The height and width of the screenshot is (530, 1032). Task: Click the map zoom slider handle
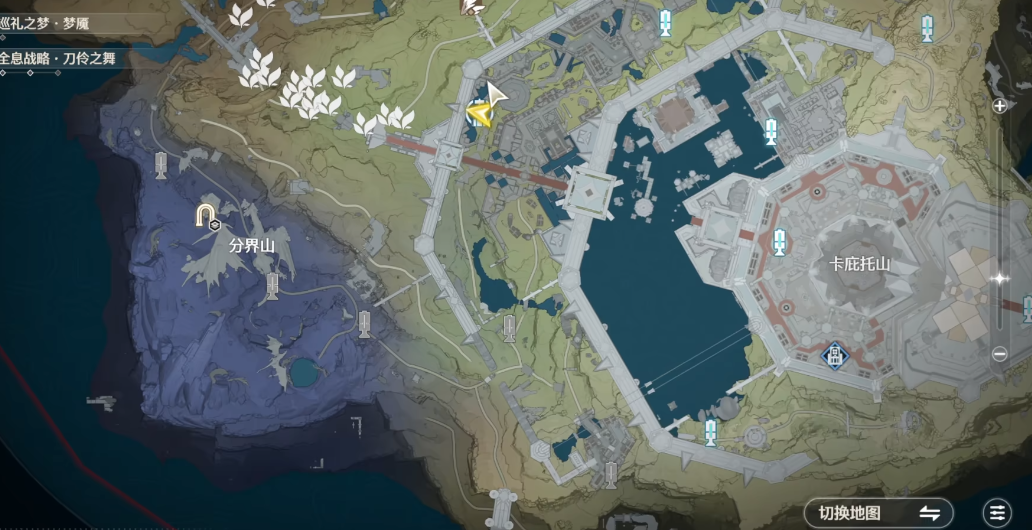pyautogui.click(x=998, y=278)
